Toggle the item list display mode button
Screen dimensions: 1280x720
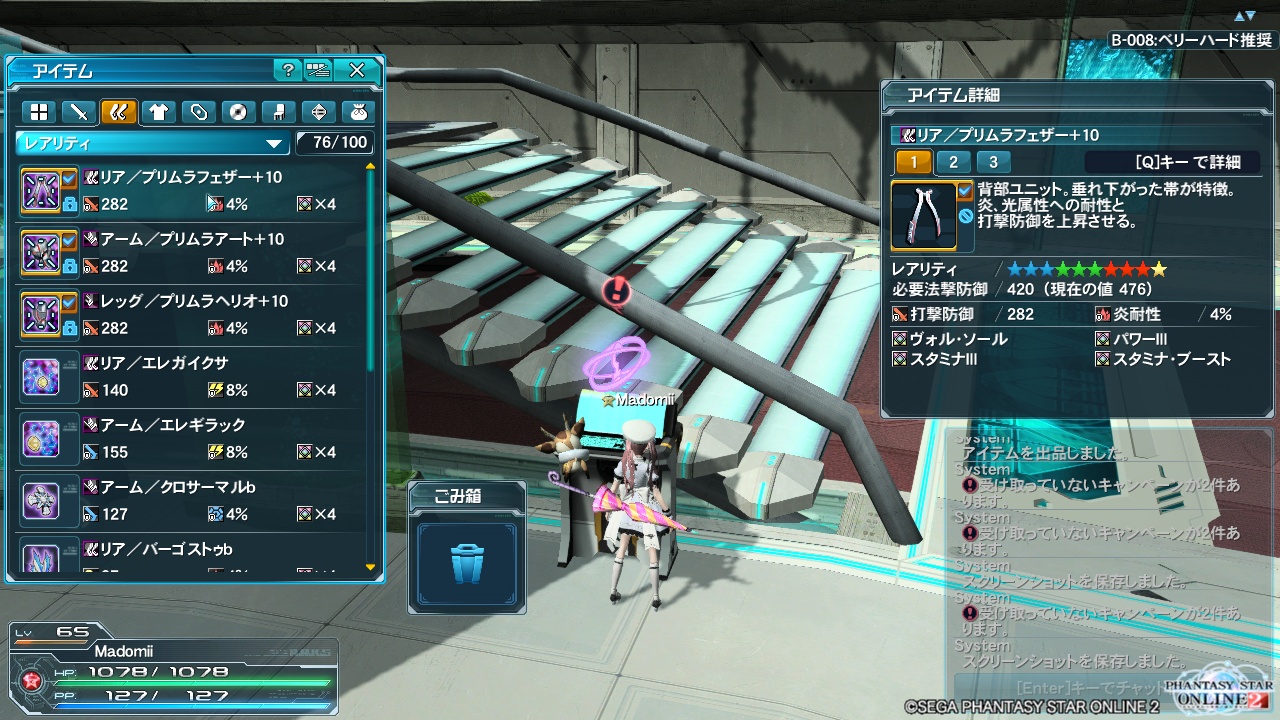[x=319, y=70]
